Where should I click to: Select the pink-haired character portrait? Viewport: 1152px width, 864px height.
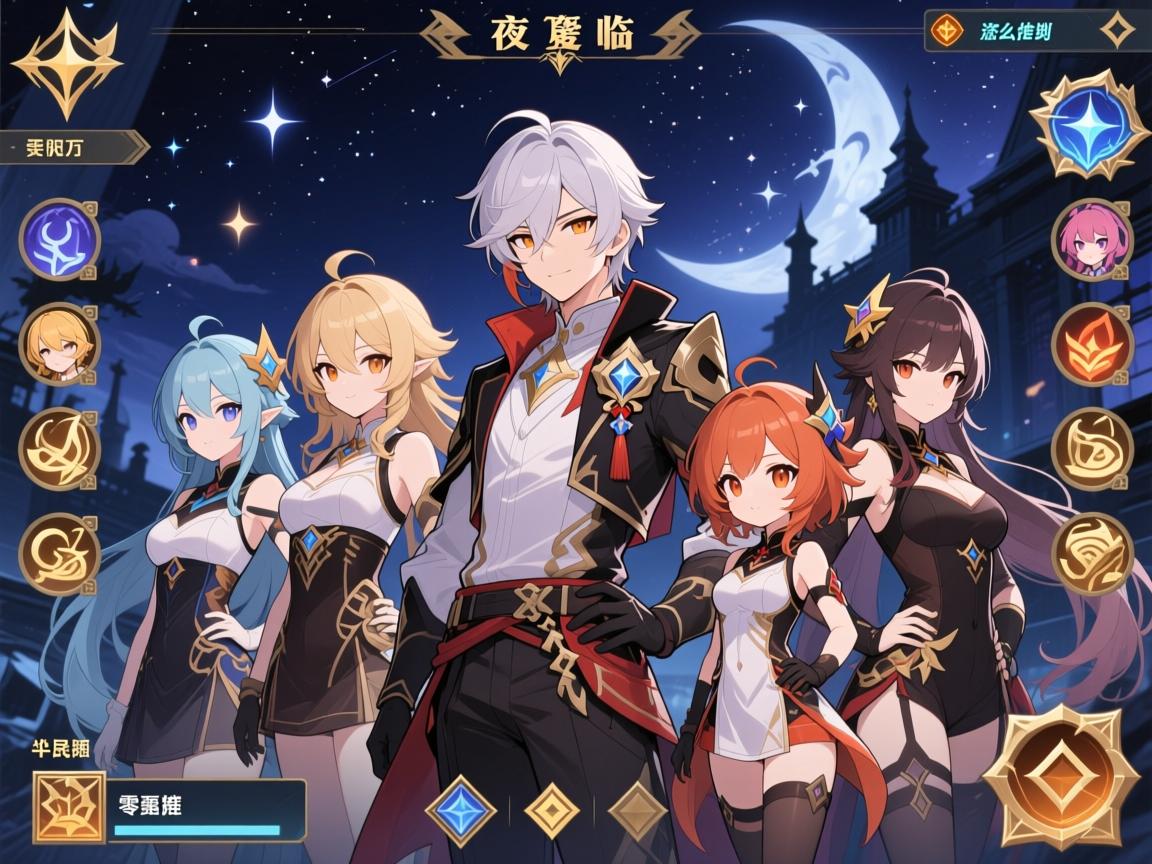(1092, 240)
